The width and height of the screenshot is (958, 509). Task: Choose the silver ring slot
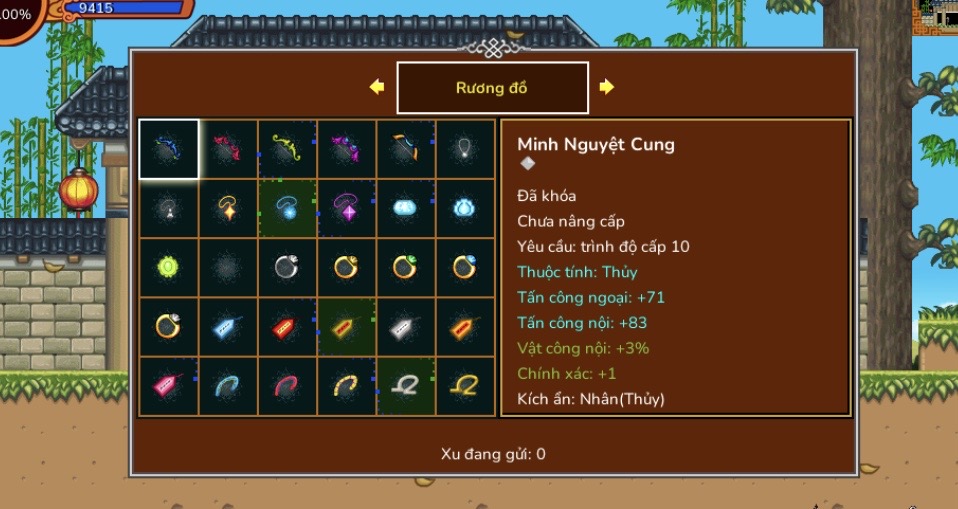(288, 267)
